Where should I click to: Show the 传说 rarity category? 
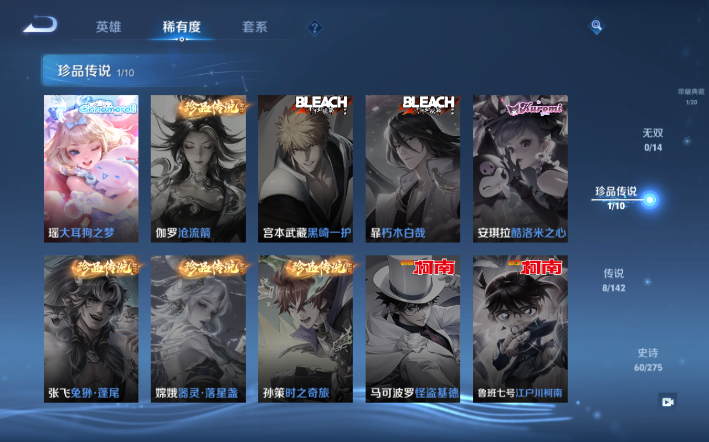point(613,279)
